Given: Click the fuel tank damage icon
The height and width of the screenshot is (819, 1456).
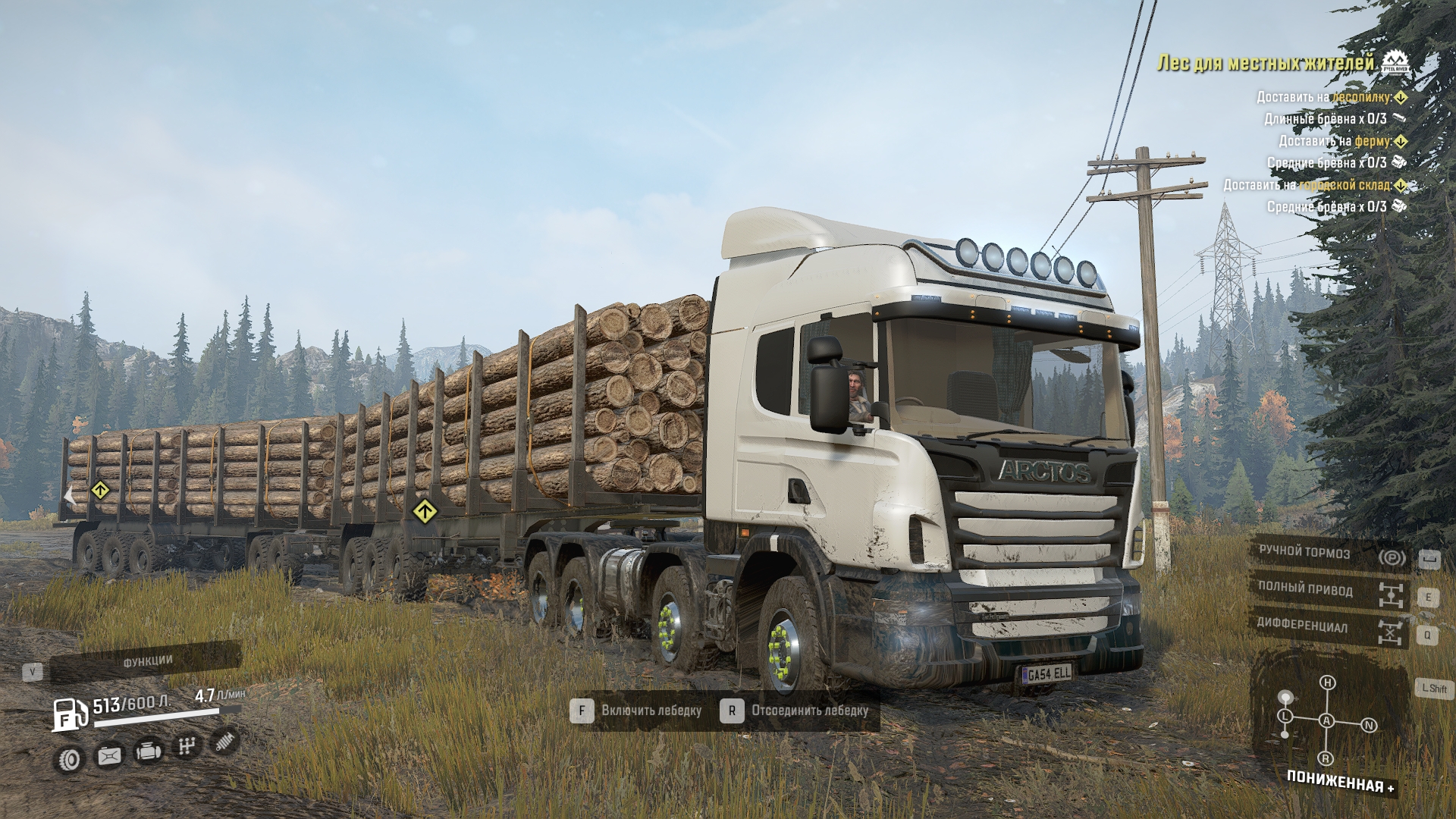Looking at the screenshot, I should pos(109,755).
